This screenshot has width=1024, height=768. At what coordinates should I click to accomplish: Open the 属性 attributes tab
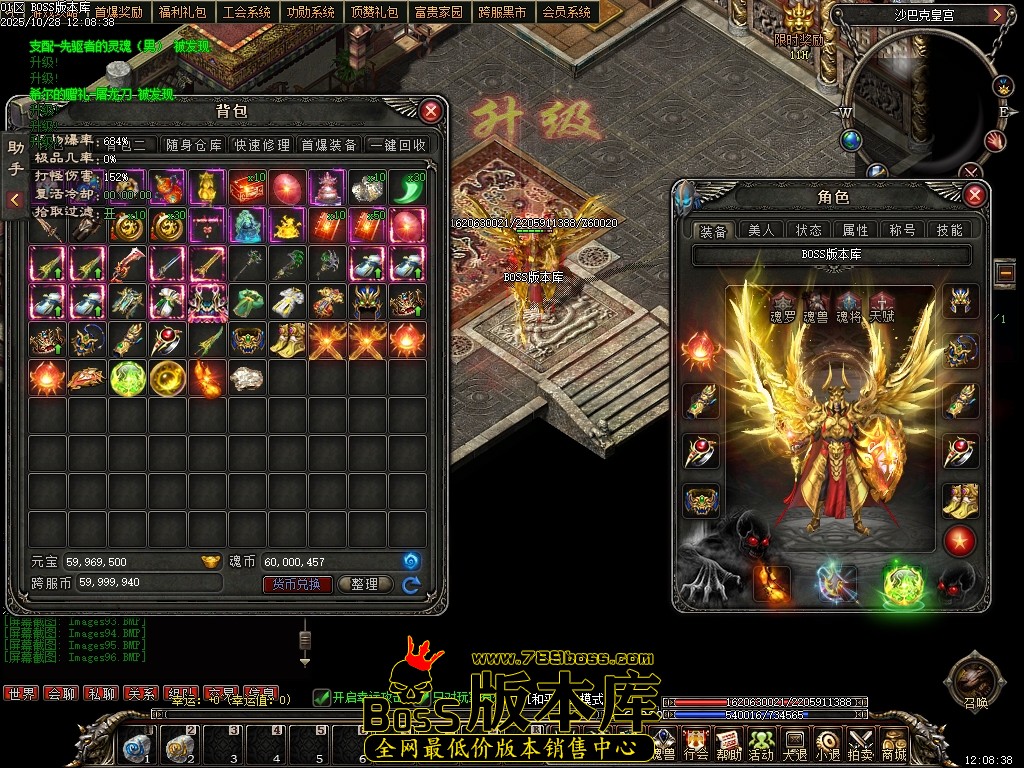[x=856, y=230]
